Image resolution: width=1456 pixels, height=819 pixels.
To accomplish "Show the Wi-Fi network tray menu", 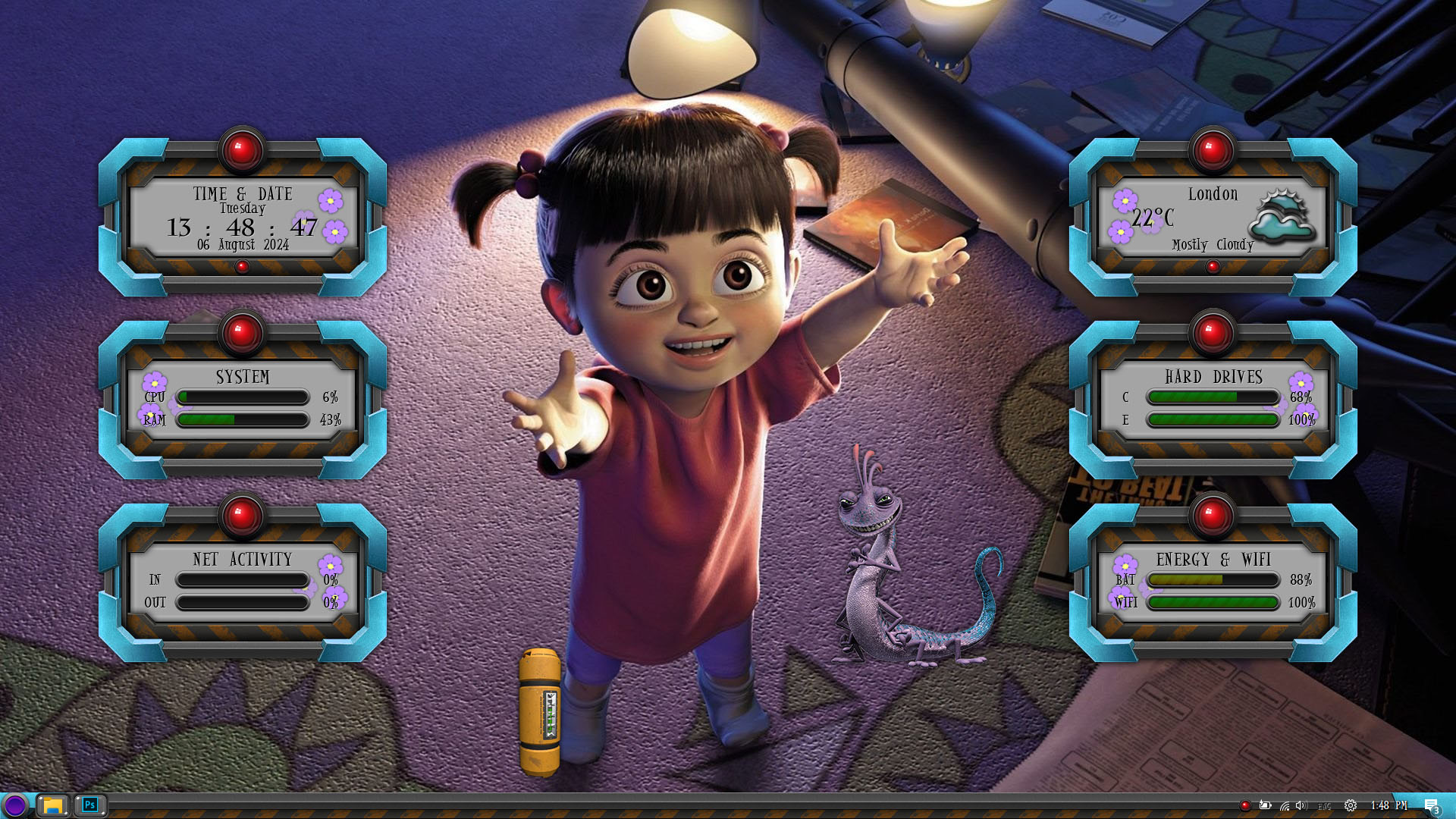I will [1284, 806].
